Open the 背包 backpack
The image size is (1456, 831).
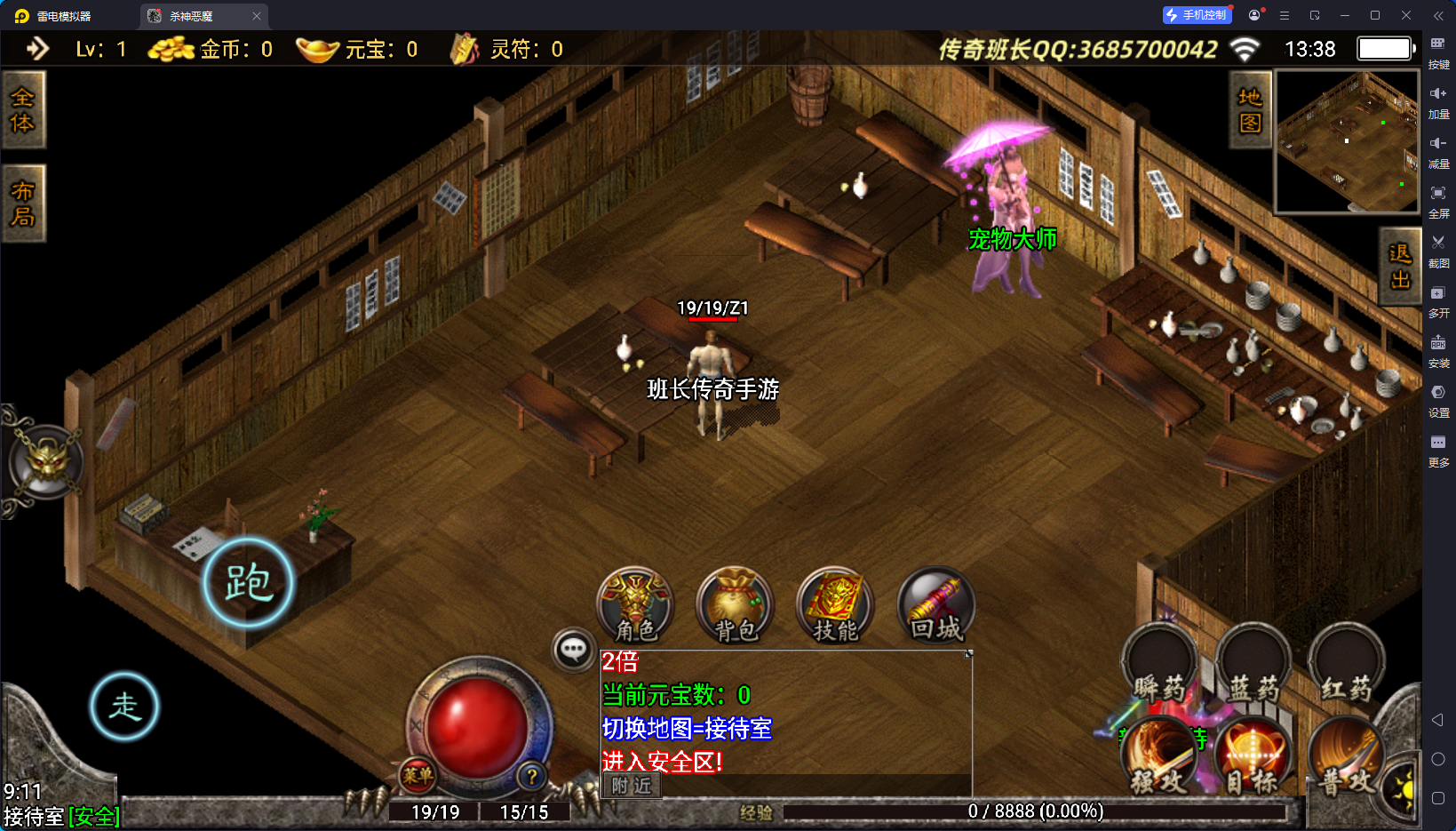point(736,605)
